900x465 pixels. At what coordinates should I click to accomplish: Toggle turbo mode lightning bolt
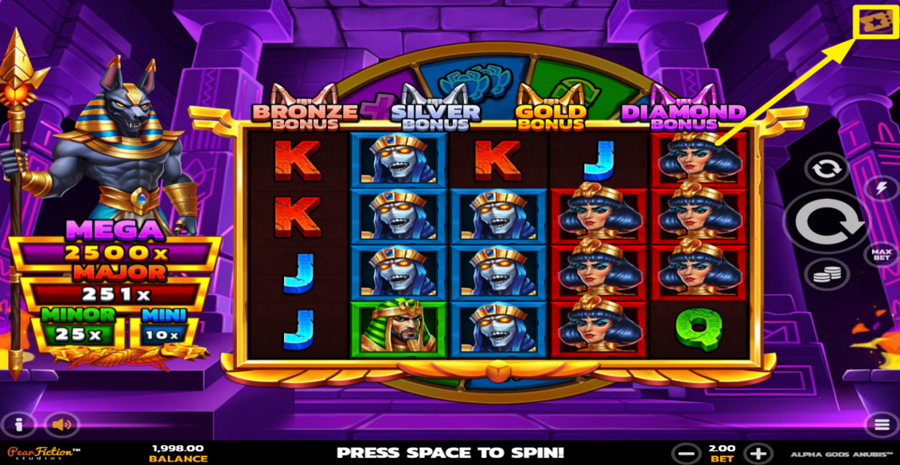click(881, 187)
